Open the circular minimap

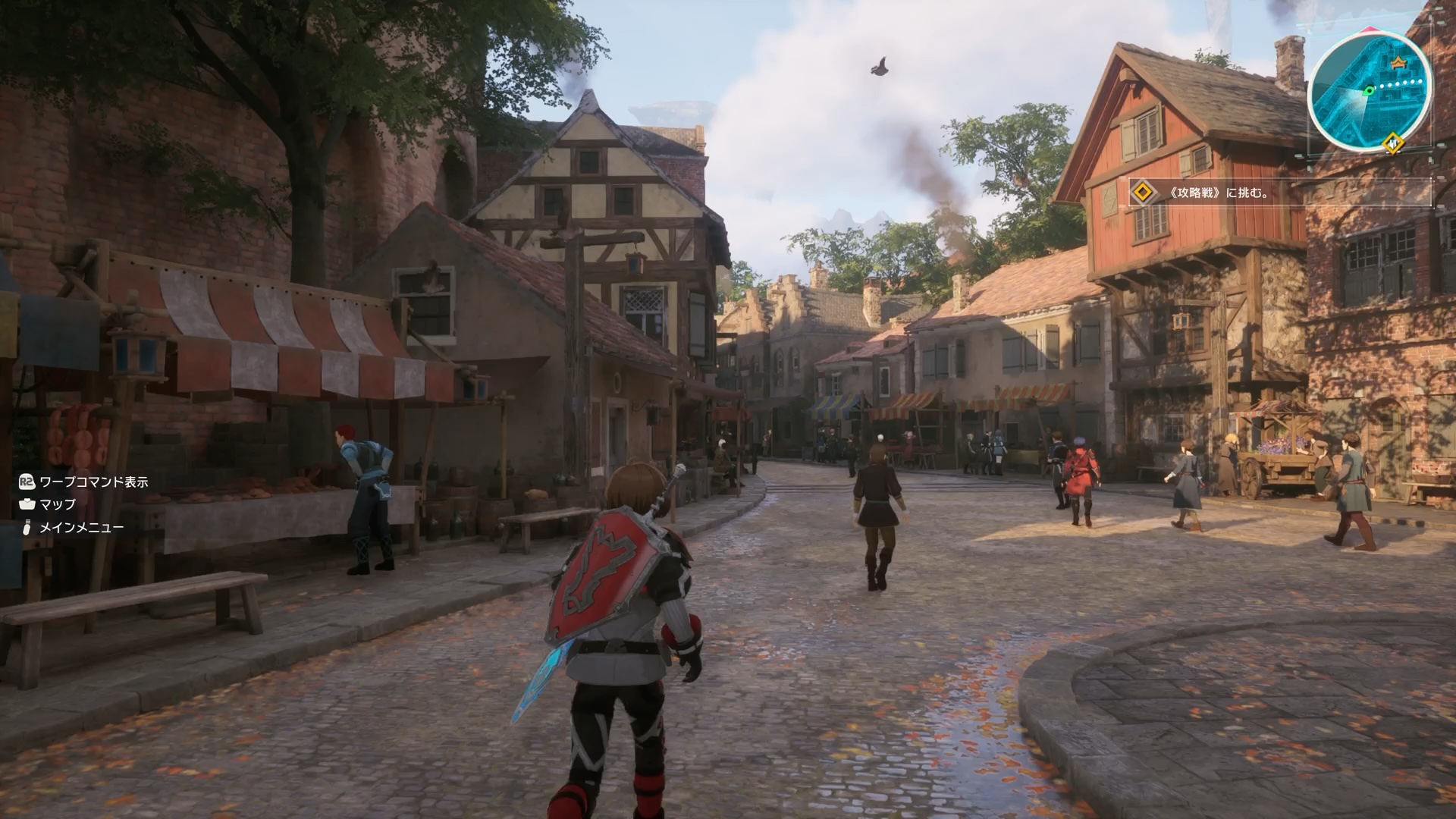[1369, 92]
